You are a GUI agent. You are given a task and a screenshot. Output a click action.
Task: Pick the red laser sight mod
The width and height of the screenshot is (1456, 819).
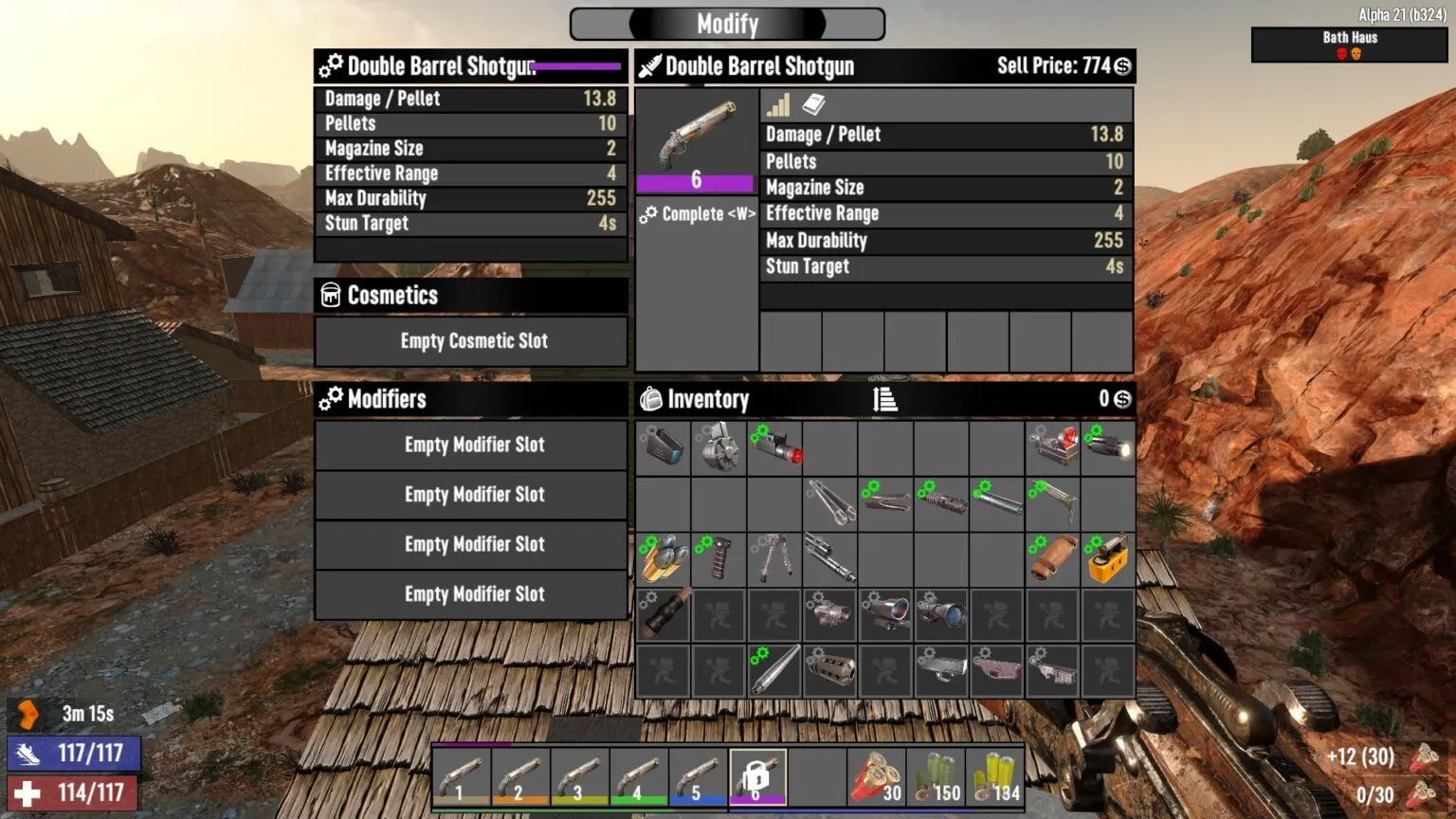pyautogui.click(x=774, y=447)
